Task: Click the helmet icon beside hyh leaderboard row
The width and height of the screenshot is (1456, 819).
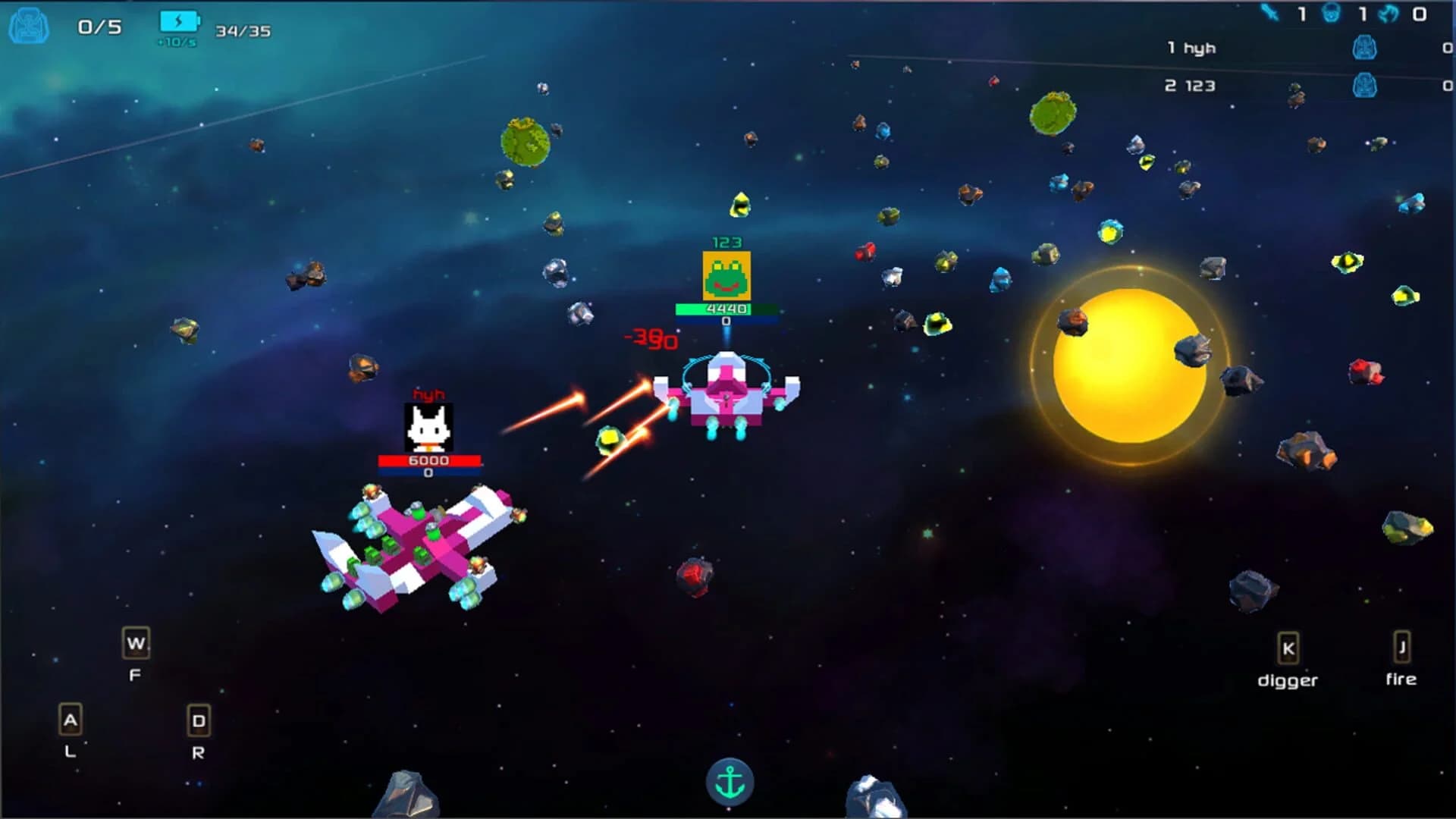Action: pyautogui.click(x=1365, y=47)
